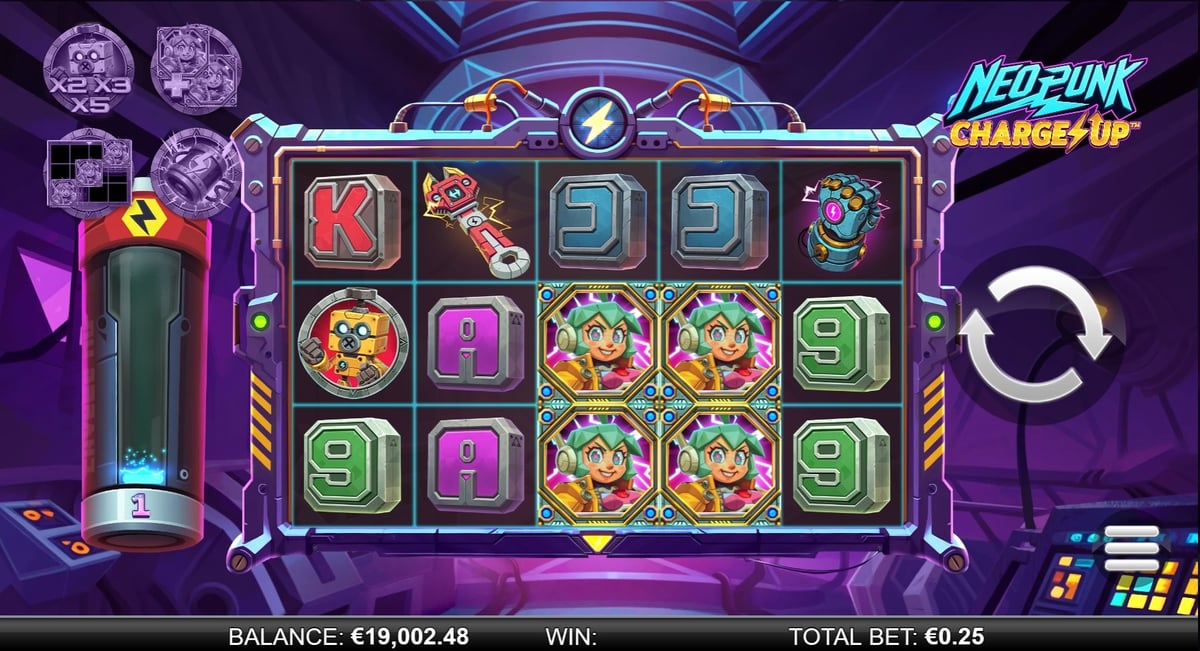
Task: View the robot-plus symbol feature icon
Action: tap(195, 67)
